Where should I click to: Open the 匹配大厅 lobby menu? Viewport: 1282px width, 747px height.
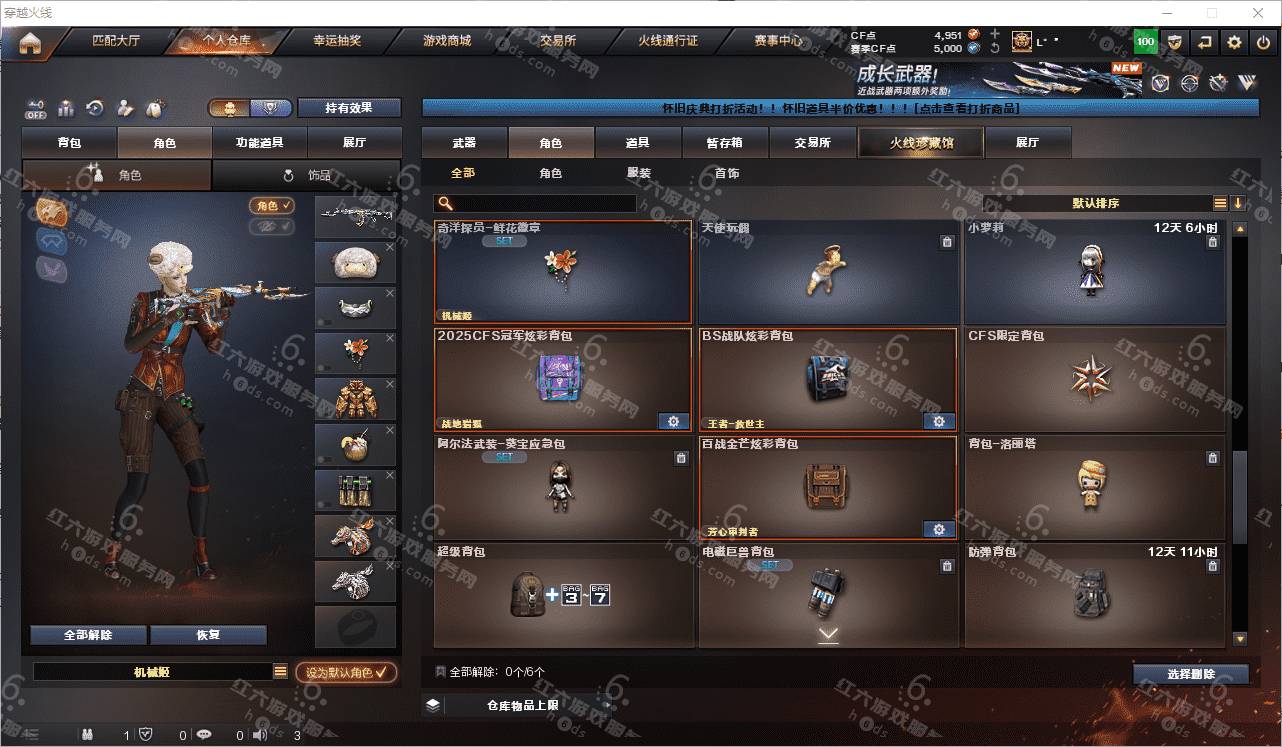tap(116, 41)
